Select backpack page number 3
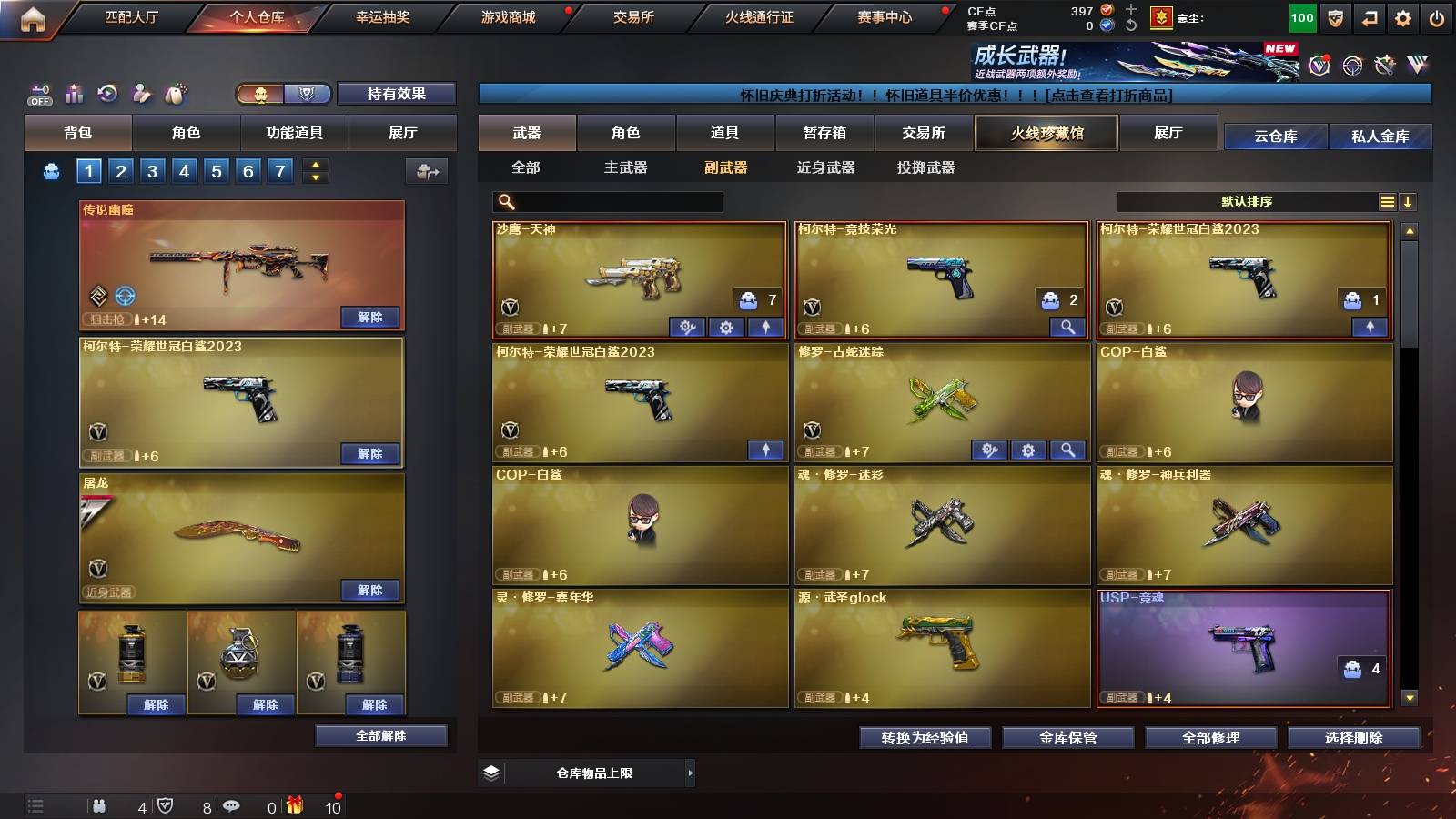This screenshot has height=819, width=1456. [x=153, y=170]
